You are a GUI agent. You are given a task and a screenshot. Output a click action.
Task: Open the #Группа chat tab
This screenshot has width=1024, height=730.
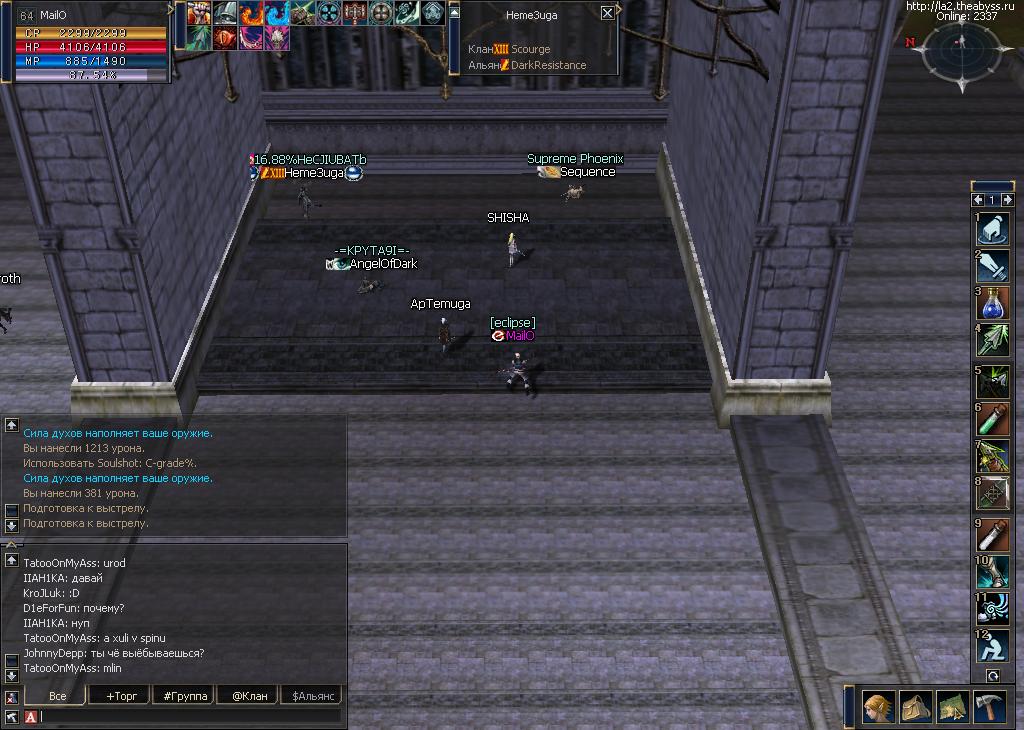pyautogui.click(x=180, y=695)
